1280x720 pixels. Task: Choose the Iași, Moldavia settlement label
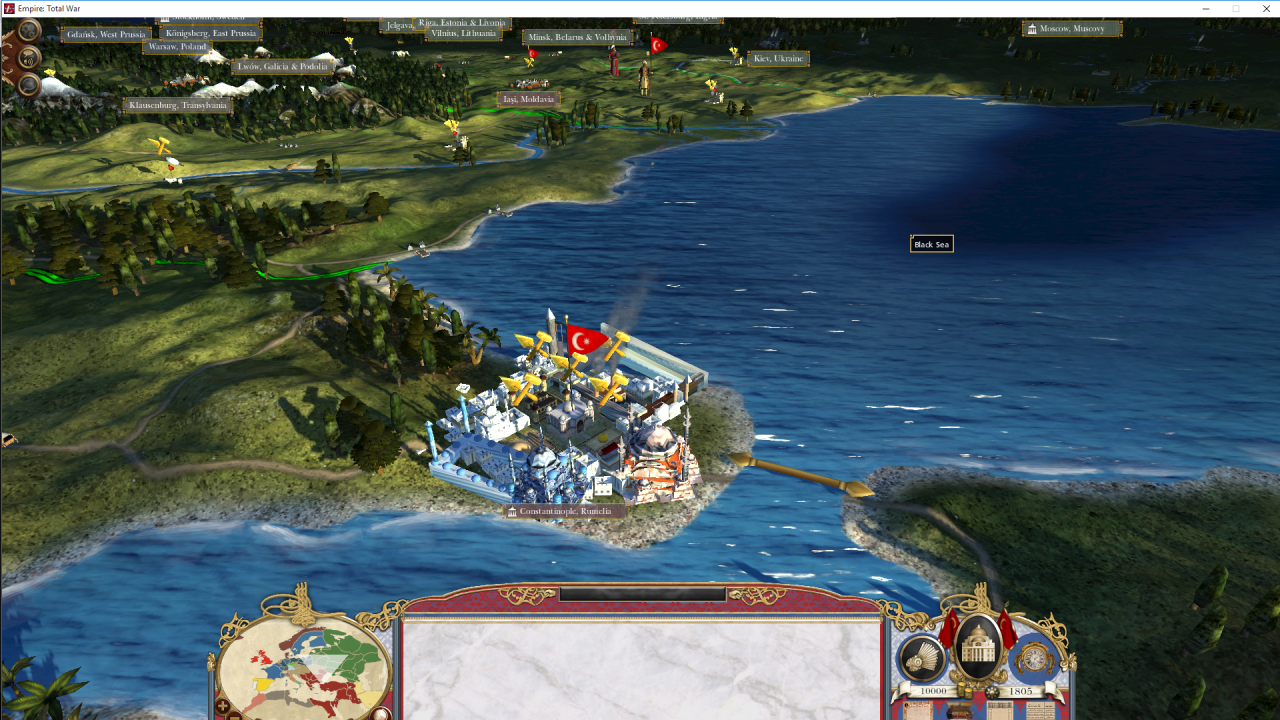(x=529, y=99)
